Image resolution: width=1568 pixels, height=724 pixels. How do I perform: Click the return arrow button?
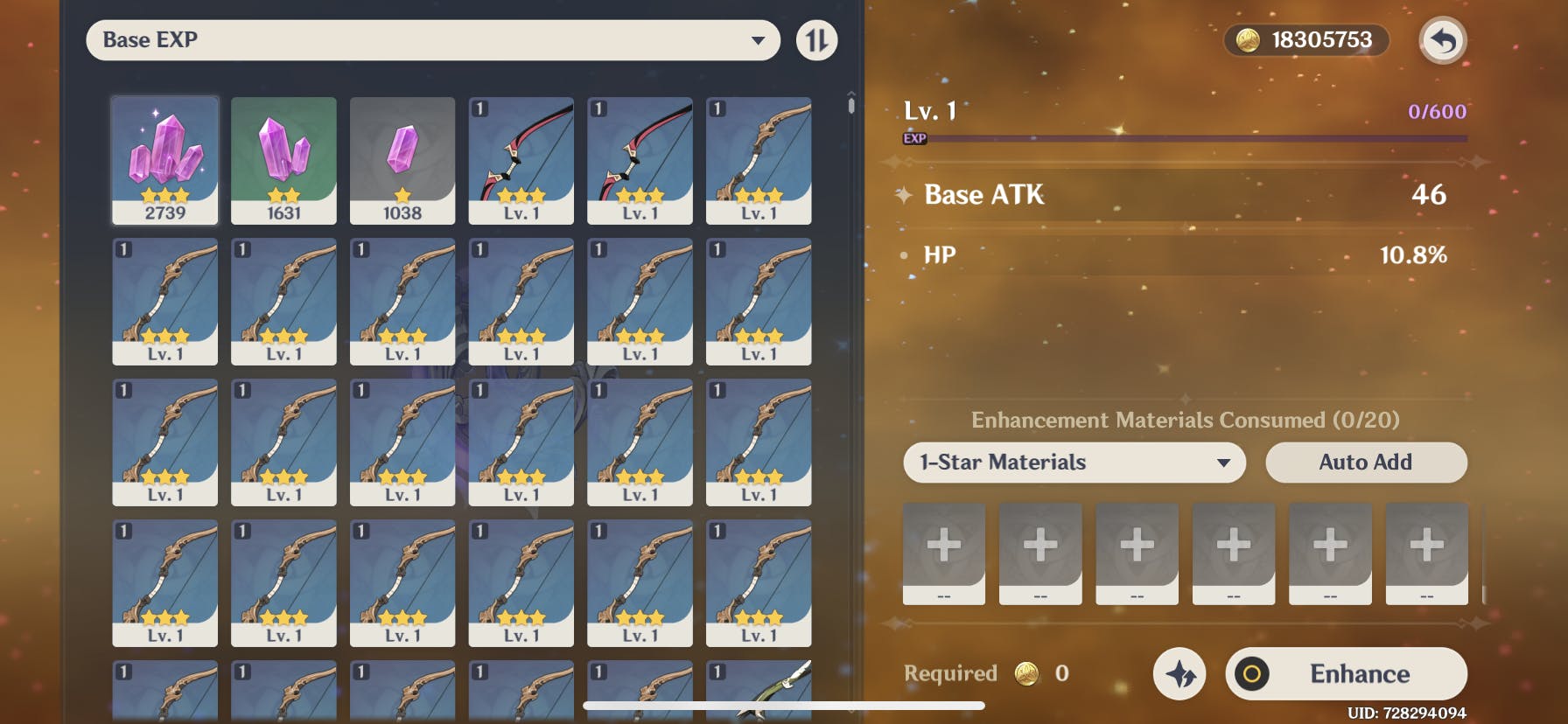(x=1442, y=40)
